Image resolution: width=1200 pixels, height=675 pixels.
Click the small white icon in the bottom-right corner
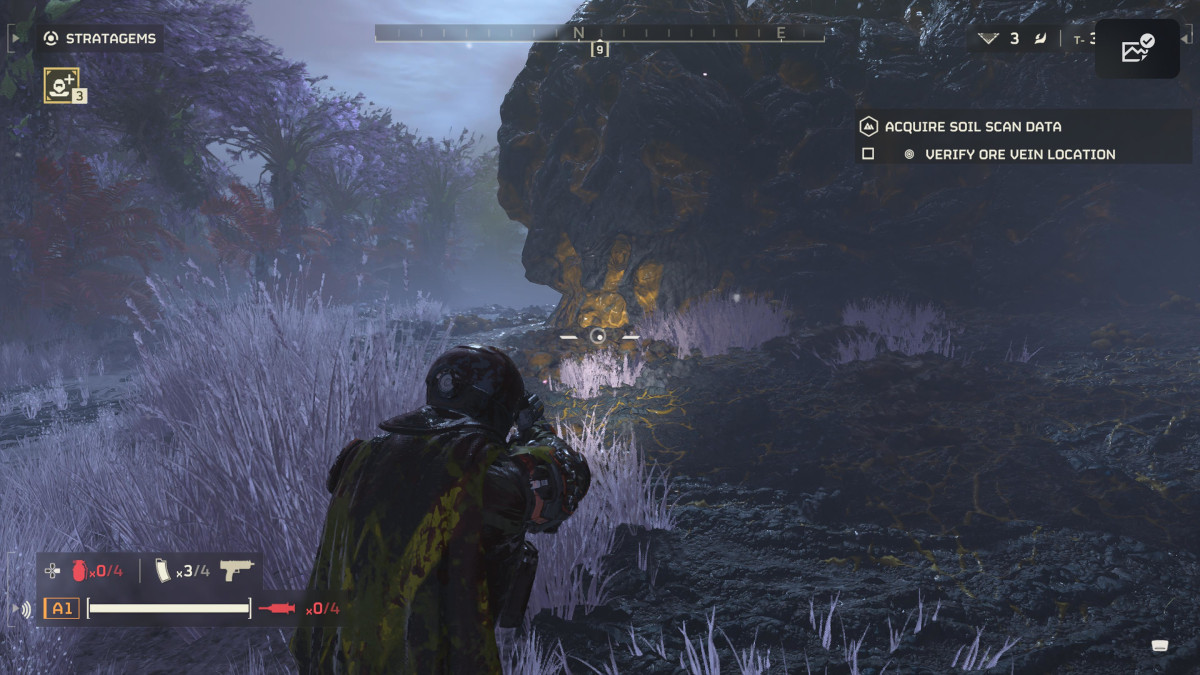click(x=1160, y=645)
